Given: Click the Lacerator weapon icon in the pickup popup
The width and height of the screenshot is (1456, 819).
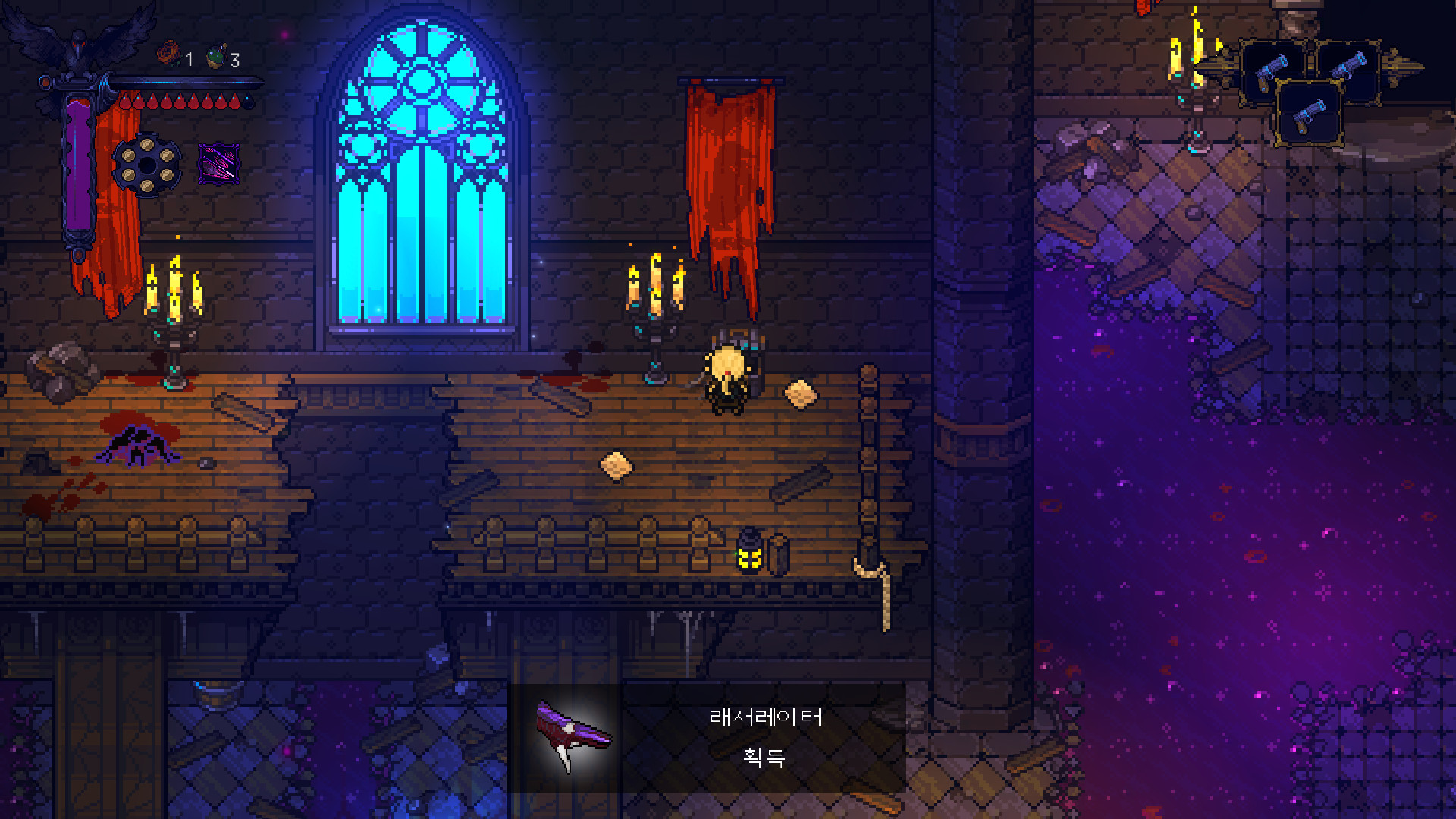Looking at the screenshot, I should coord(571,736).
